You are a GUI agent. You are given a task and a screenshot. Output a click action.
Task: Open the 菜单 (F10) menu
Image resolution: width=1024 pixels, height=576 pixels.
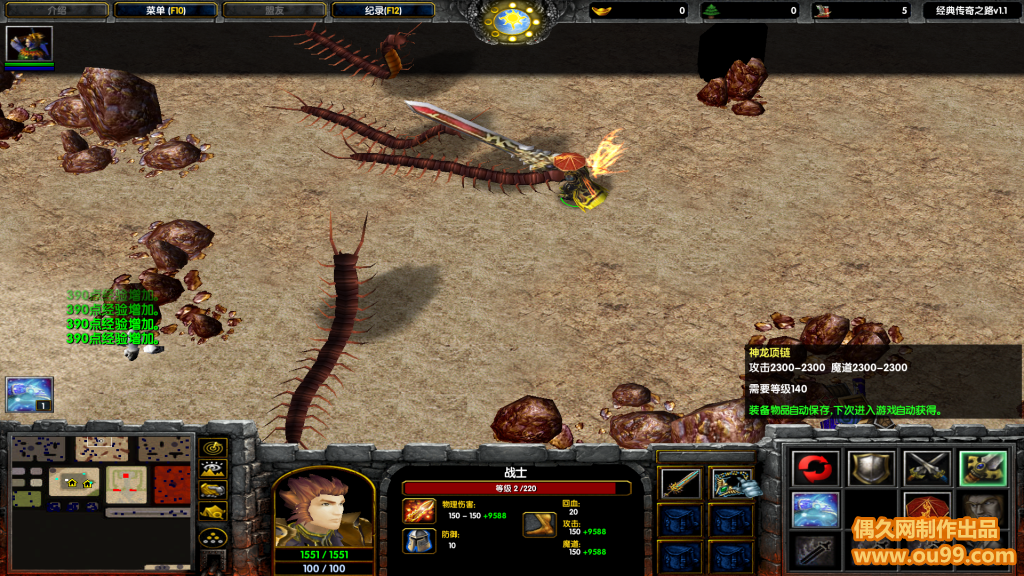tap(164, 10)
